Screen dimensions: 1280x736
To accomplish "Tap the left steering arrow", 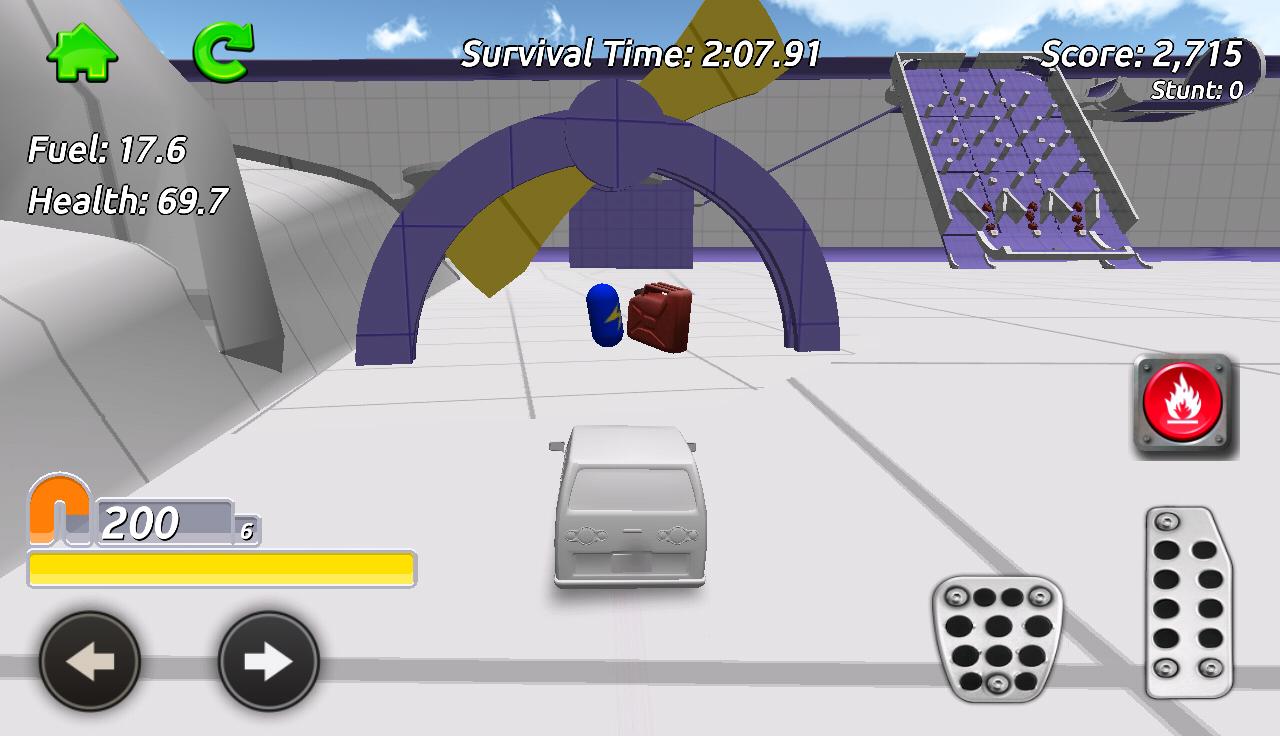I will (88, 660).
